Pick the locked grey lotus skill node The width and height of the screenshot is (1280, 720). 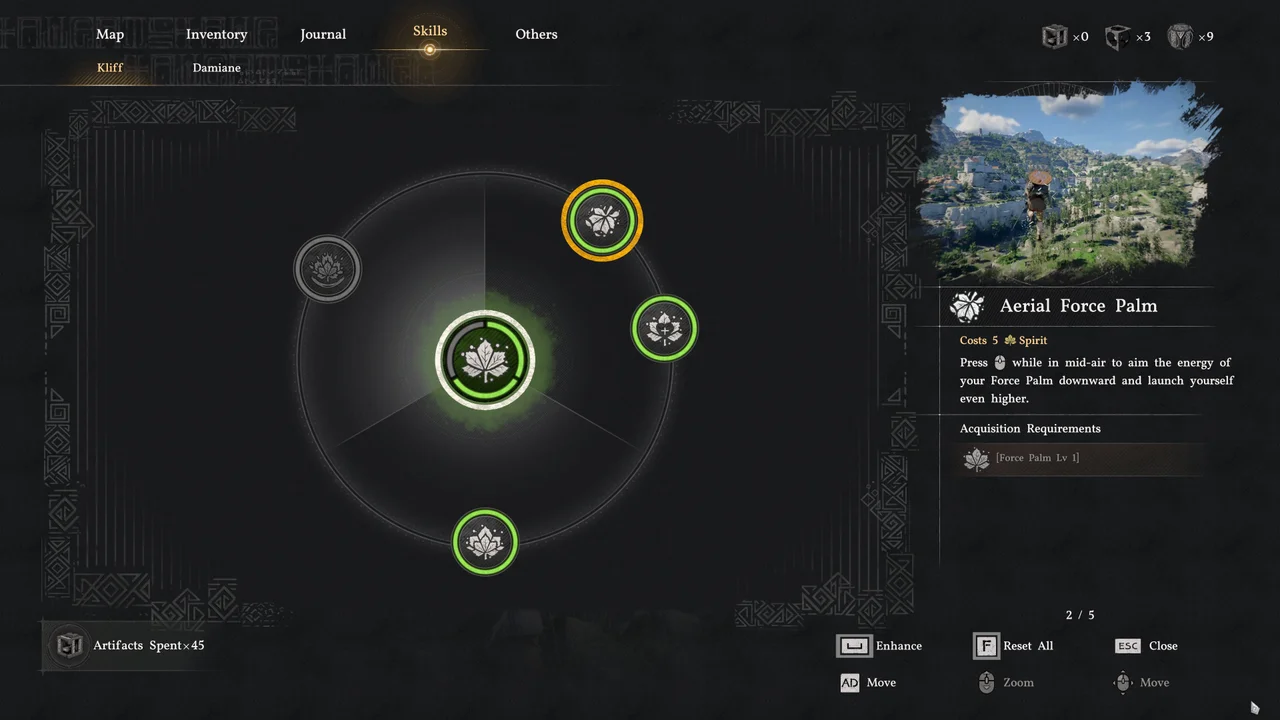327,268
